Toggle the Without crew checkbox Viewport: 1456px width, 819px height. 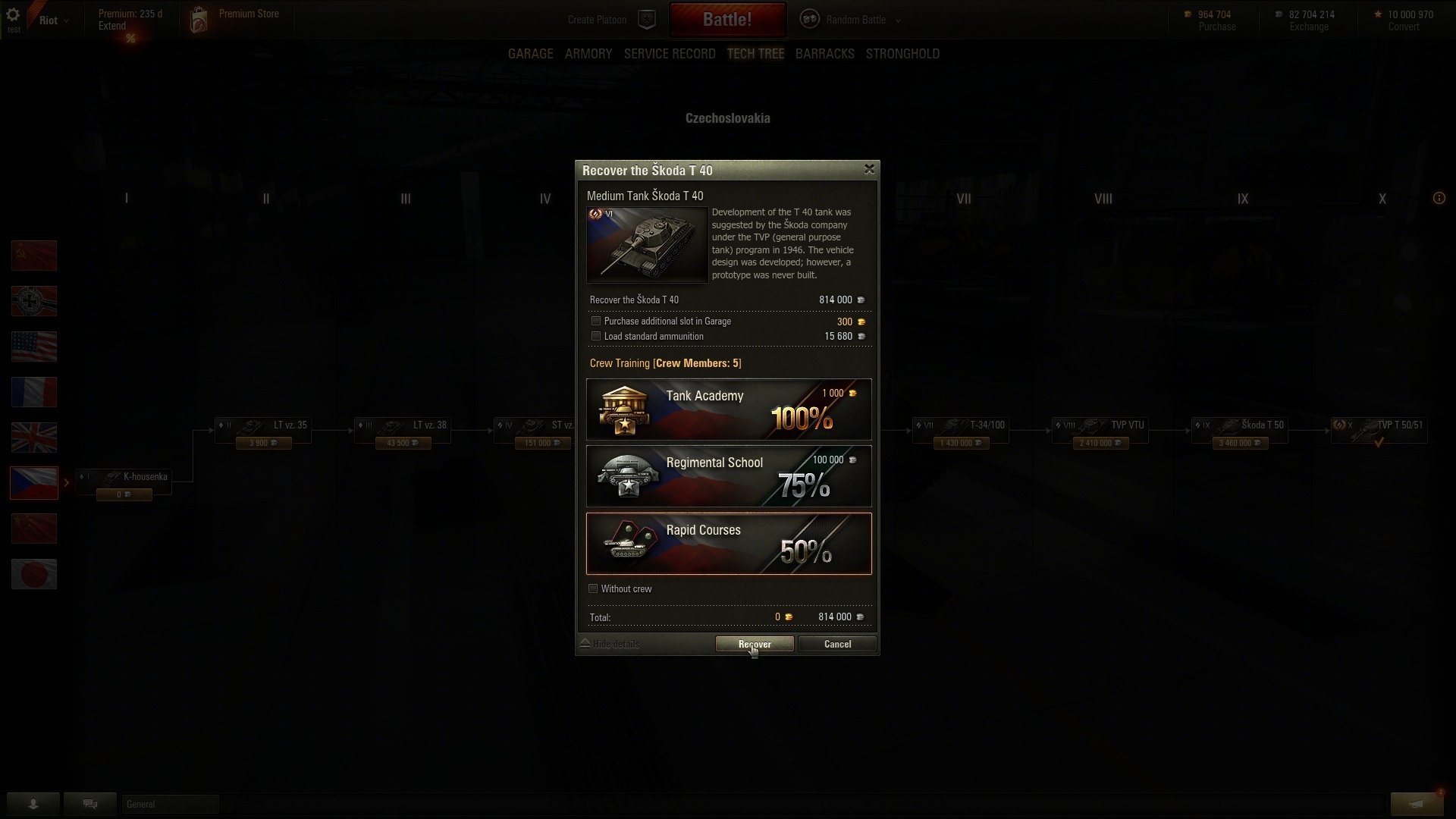tap(593, 589)
